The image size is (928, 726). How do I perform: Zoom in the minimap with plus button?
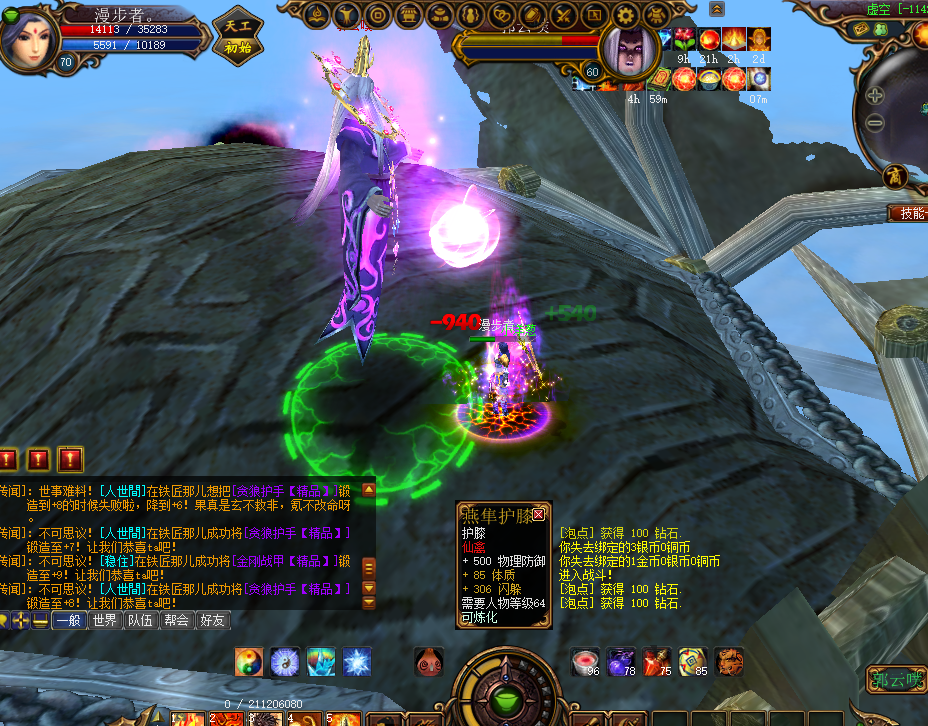[x=875, y=96]
